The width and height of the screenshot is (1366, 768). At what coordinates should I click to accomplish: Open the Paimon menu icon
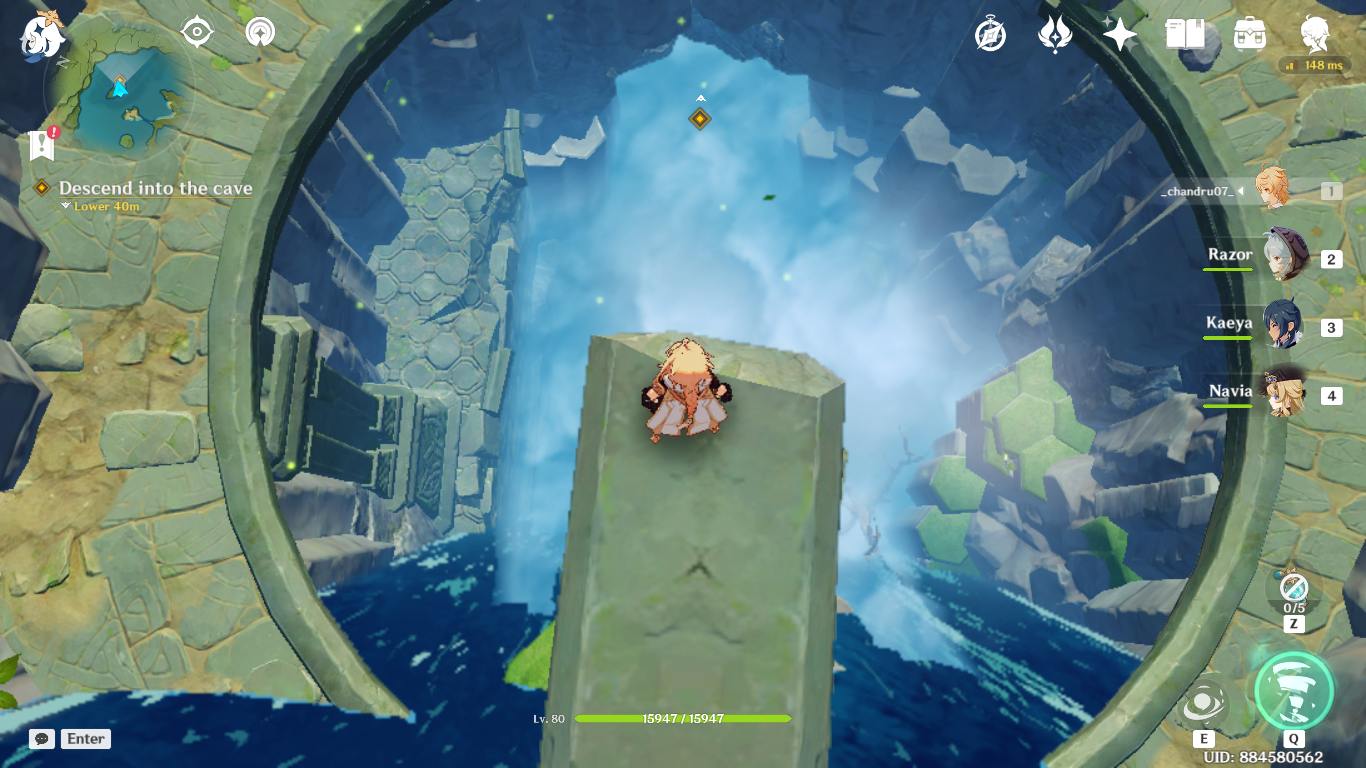[42, 34]
